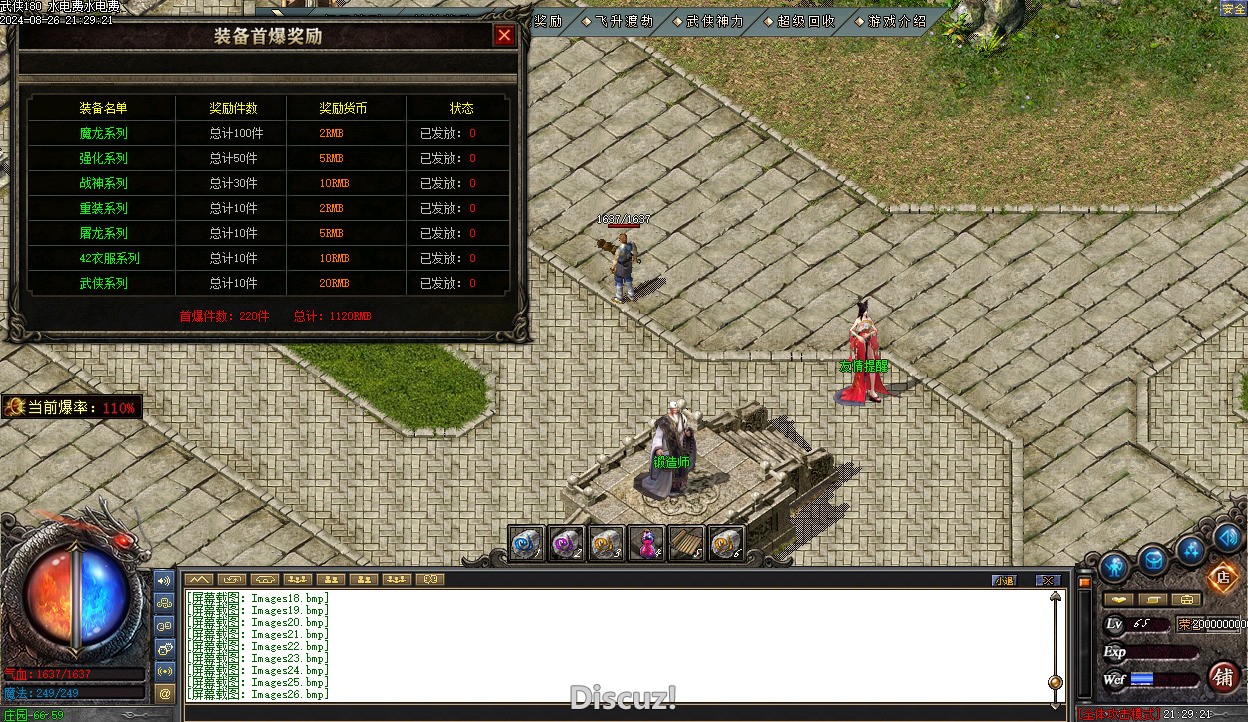Open the bag inventory icon
Viewport: 1248px width, 722px height.
(x=1153, y=560)
